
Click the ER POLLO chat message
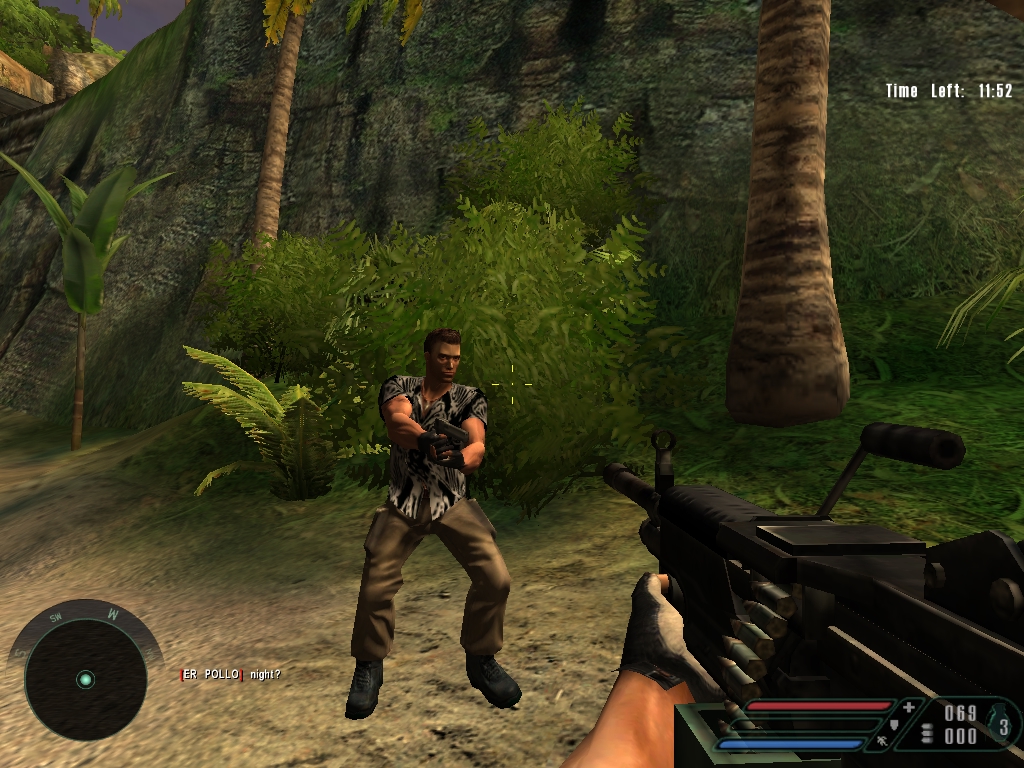point(230,675)
